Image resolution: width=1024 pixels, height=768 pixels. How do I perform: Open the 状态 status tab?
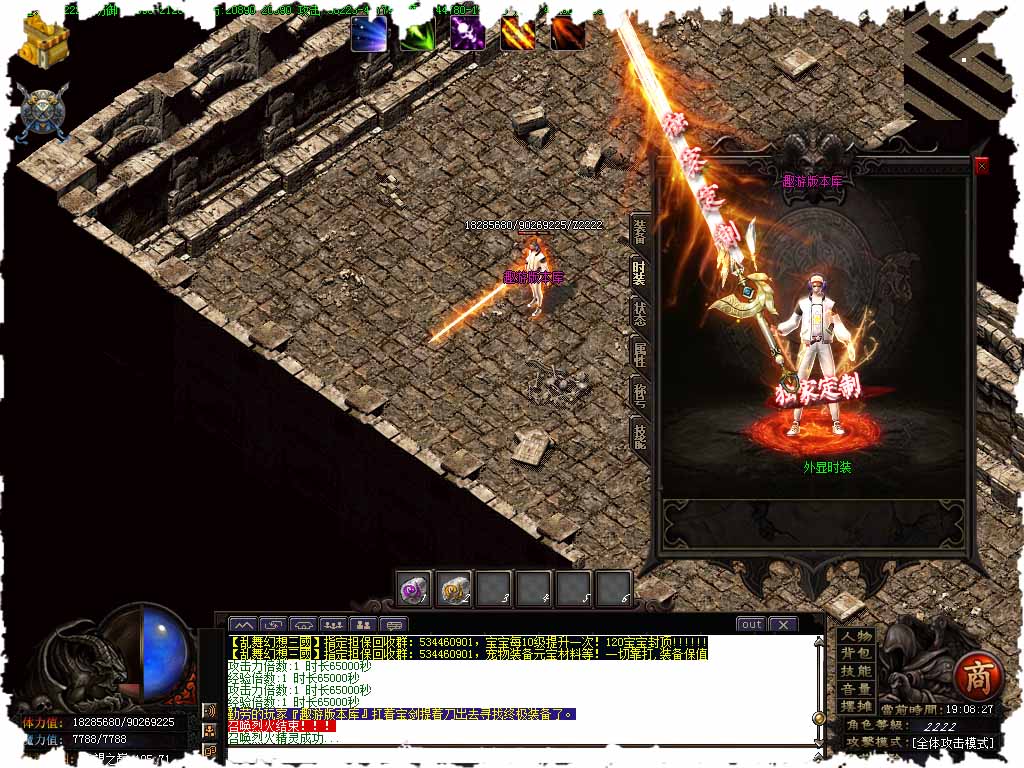[639, 311]
